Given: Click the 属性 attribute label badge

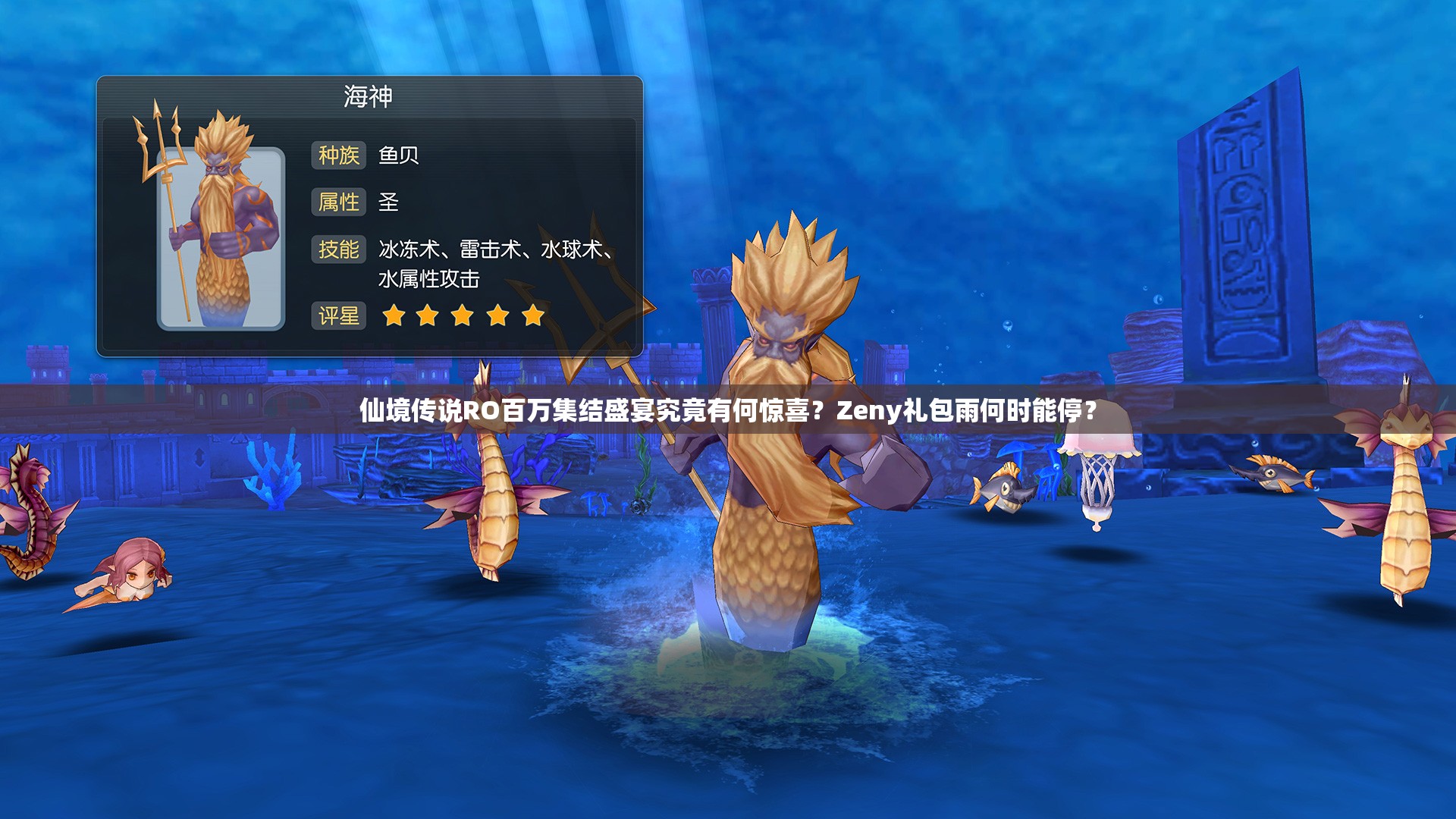Looking at the screenshot, I should 339,202.
